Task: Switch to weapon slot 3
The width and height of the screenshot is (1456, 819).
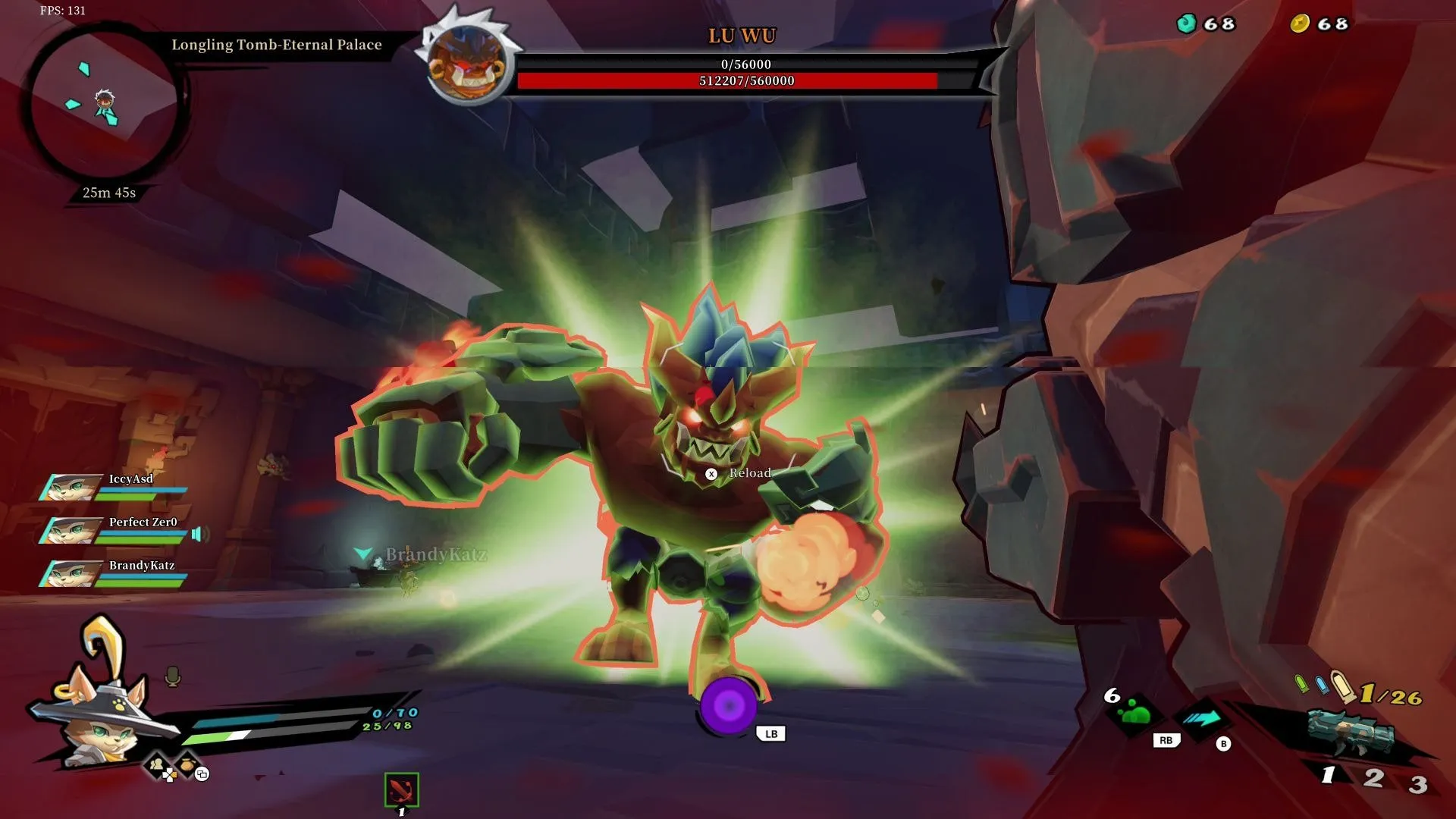Action: click(1417, 783)
